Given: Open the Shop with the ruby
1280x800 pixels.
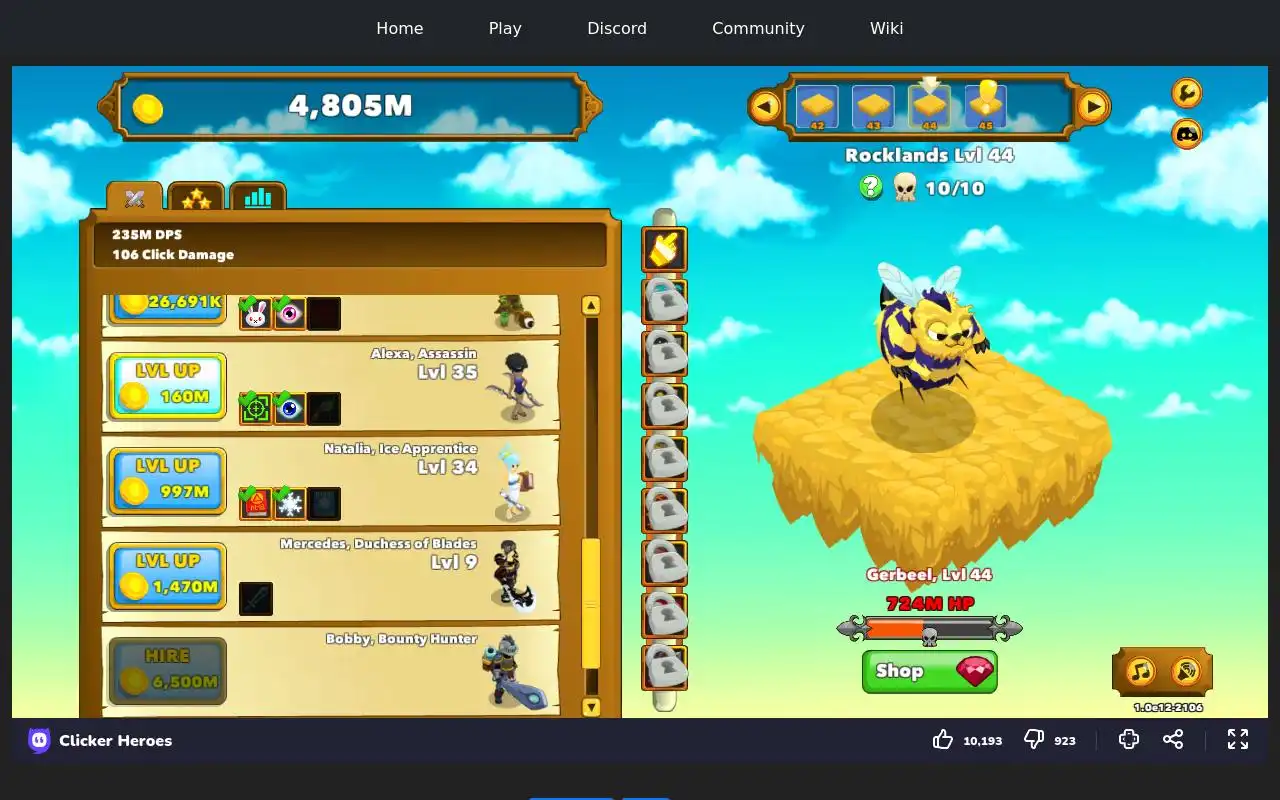Looking at the screenshot, I should [x=929, y=671].
